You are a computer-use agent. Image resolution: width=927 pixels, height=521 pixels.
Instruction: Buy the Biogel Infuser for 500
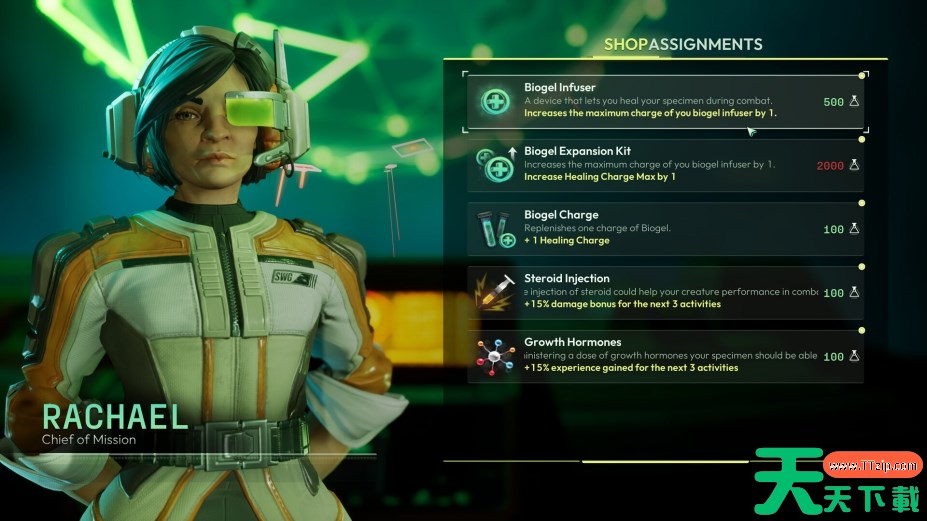click(665, 101)
